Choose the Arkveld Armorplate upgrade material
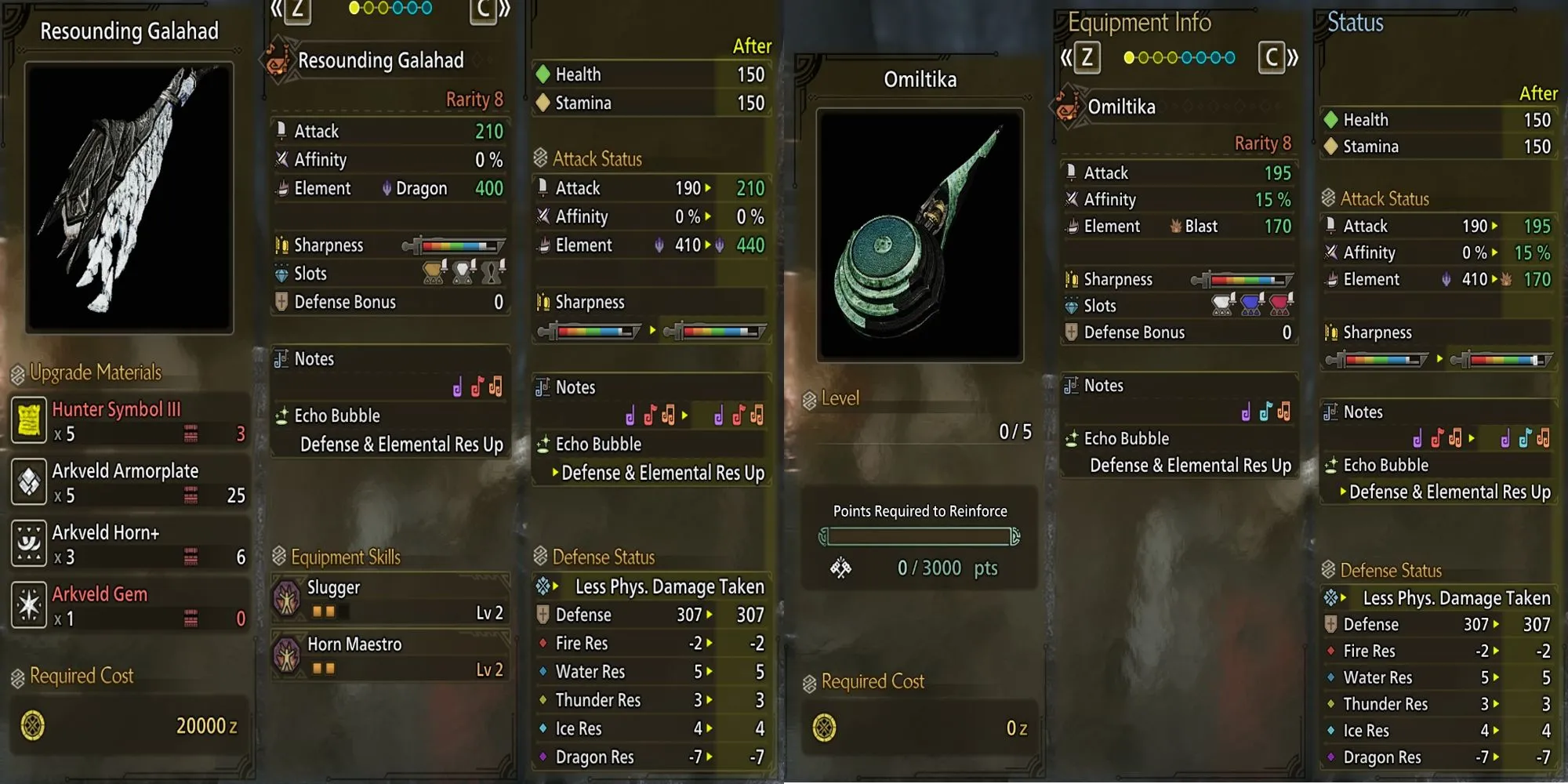The height and width of the screenshot is (784, 1568). click(x=129, y=482)
